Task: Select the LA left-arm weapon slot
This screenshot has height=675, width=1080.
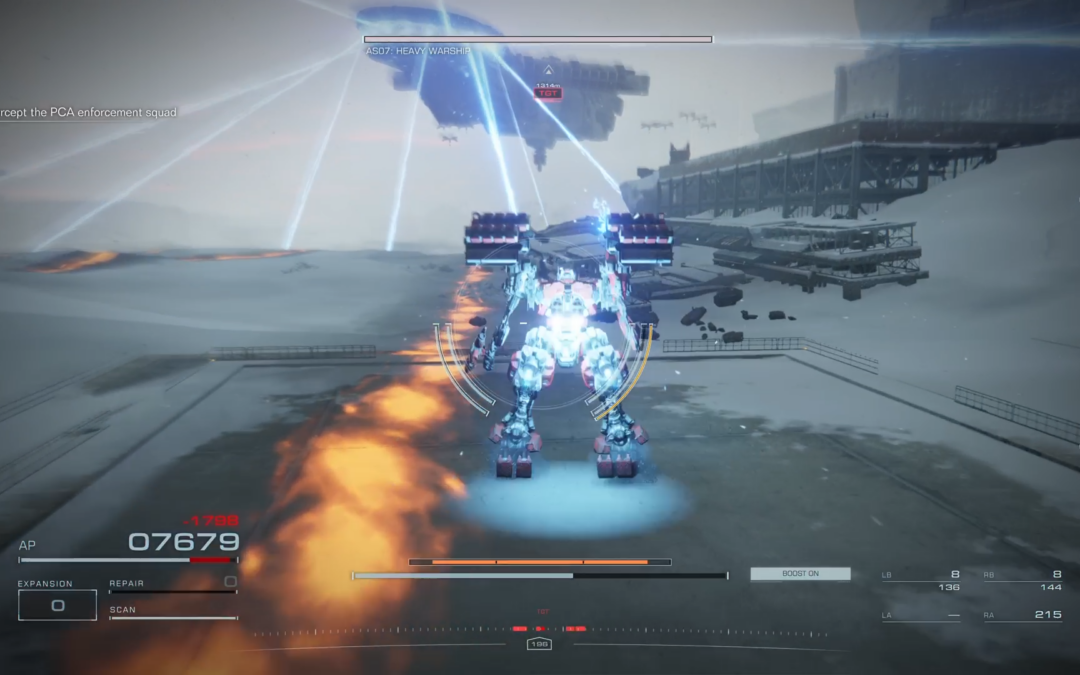Action: (x=920, y=615)
